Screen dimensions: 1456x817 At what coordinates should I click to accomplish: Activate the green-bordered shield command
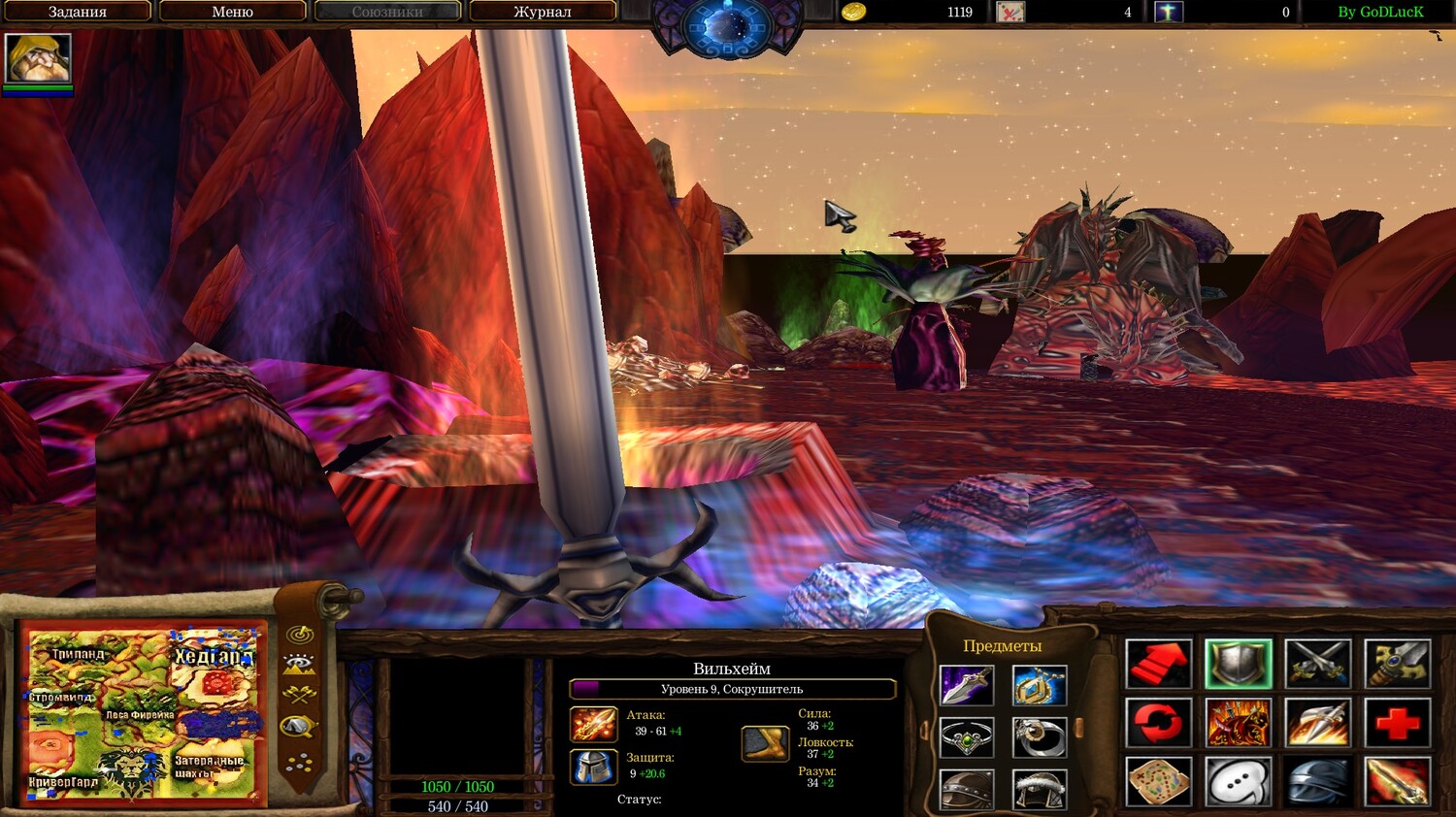(1238, 664)
